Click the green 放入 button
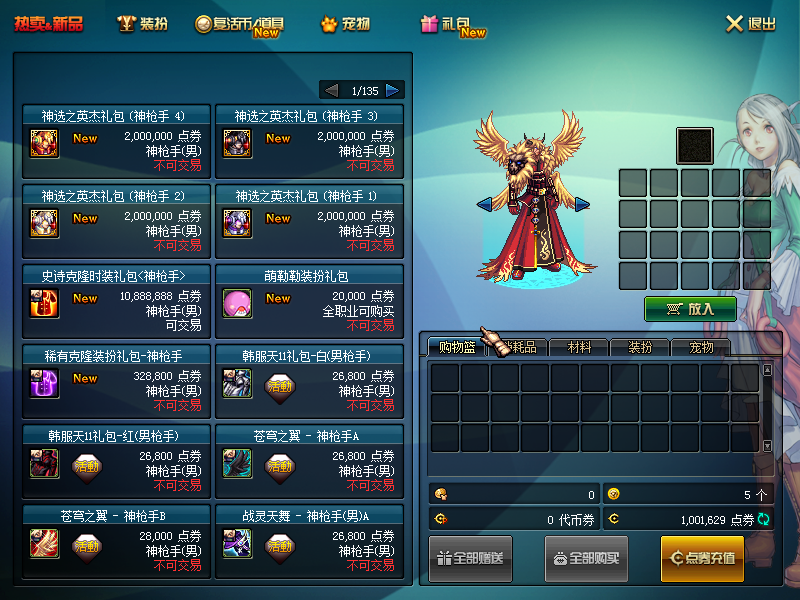This screenshot has height=600, width=800. click(690, 309)
